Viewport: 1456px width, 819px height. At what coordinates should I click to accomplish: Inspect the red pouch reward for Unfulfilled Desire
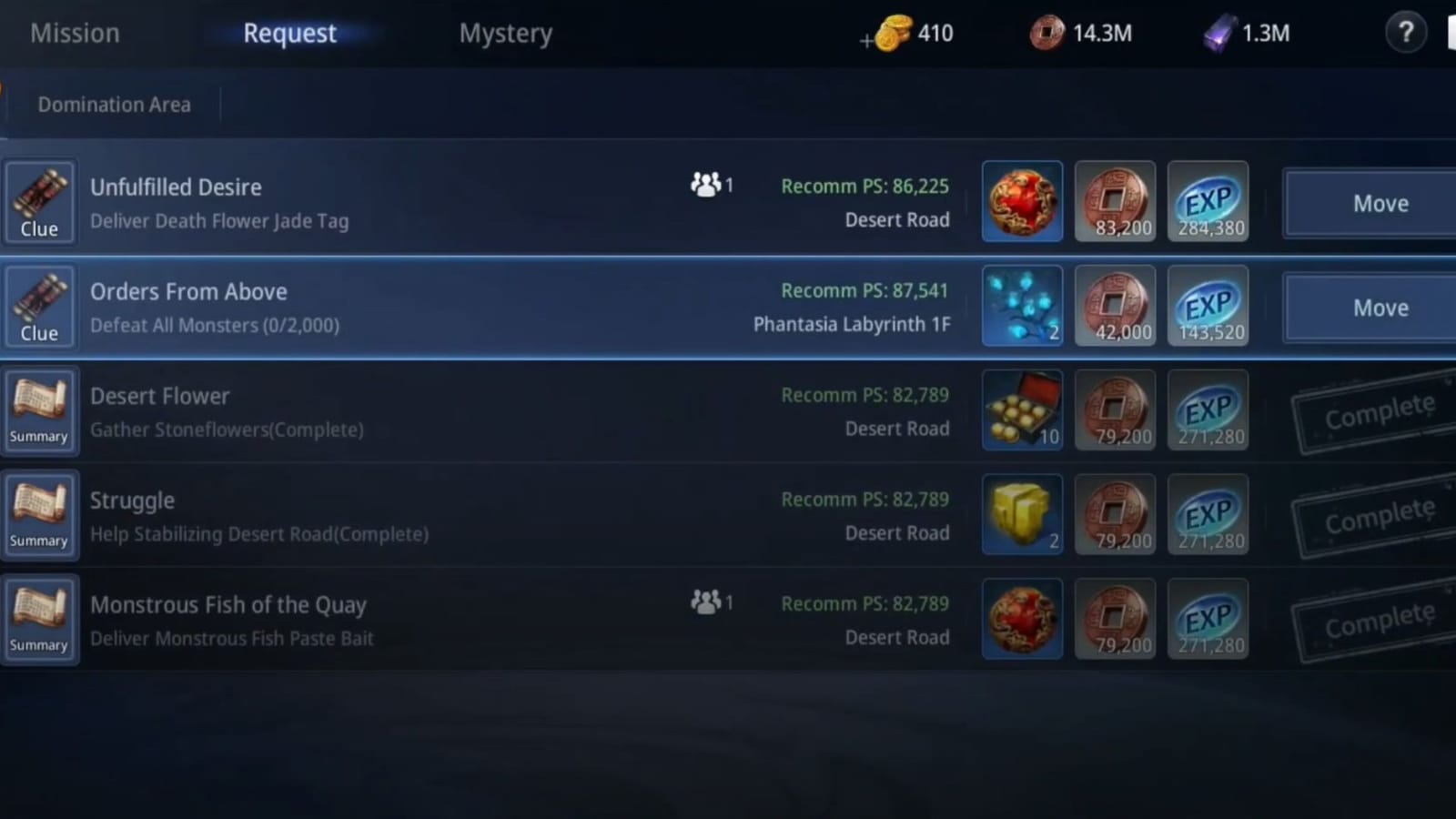[1022, 201]
